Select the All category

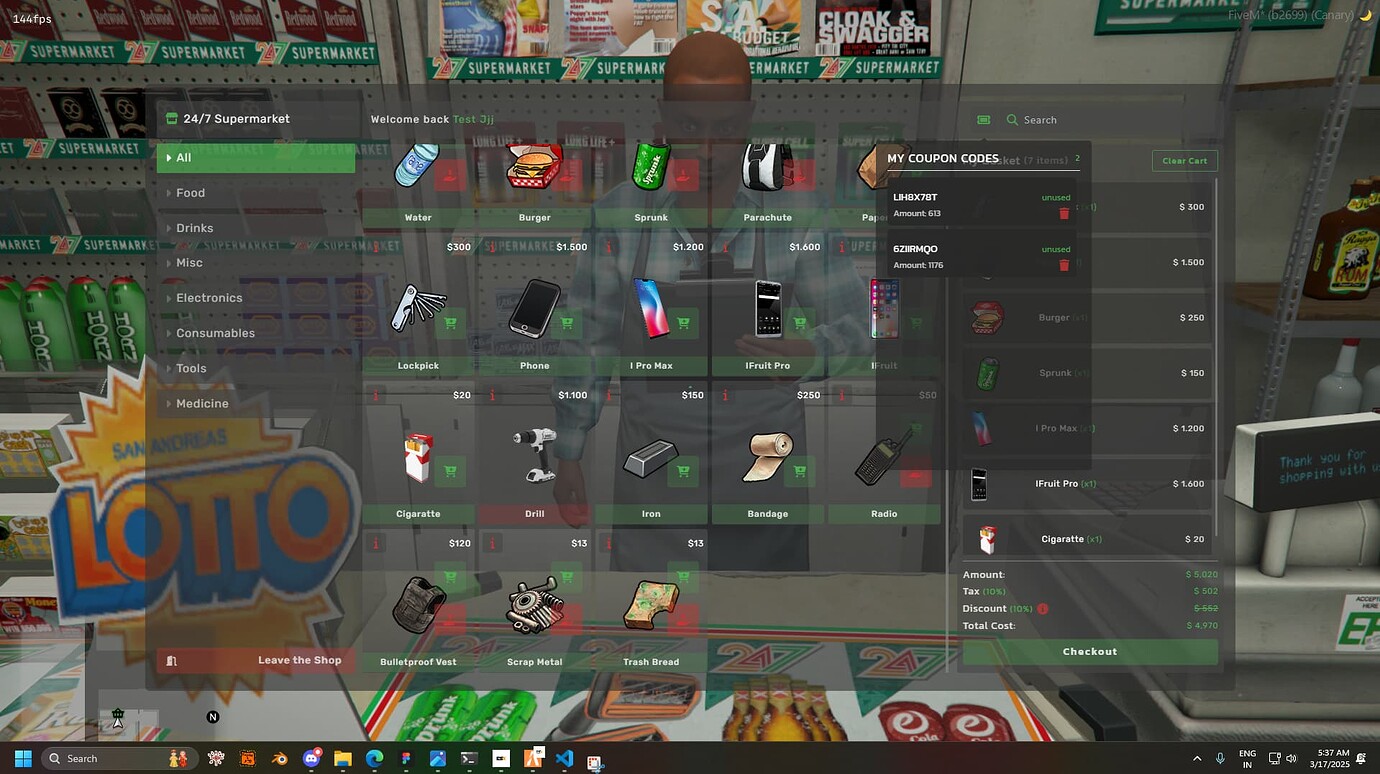coord(255,157)
